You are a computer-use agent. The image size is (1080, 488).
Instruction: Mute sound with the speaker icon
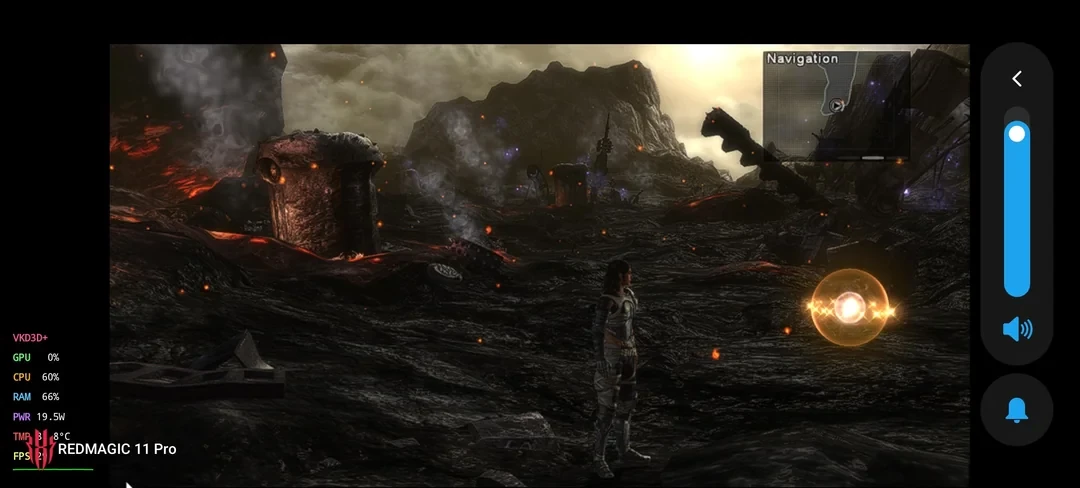coord(1017,329)
